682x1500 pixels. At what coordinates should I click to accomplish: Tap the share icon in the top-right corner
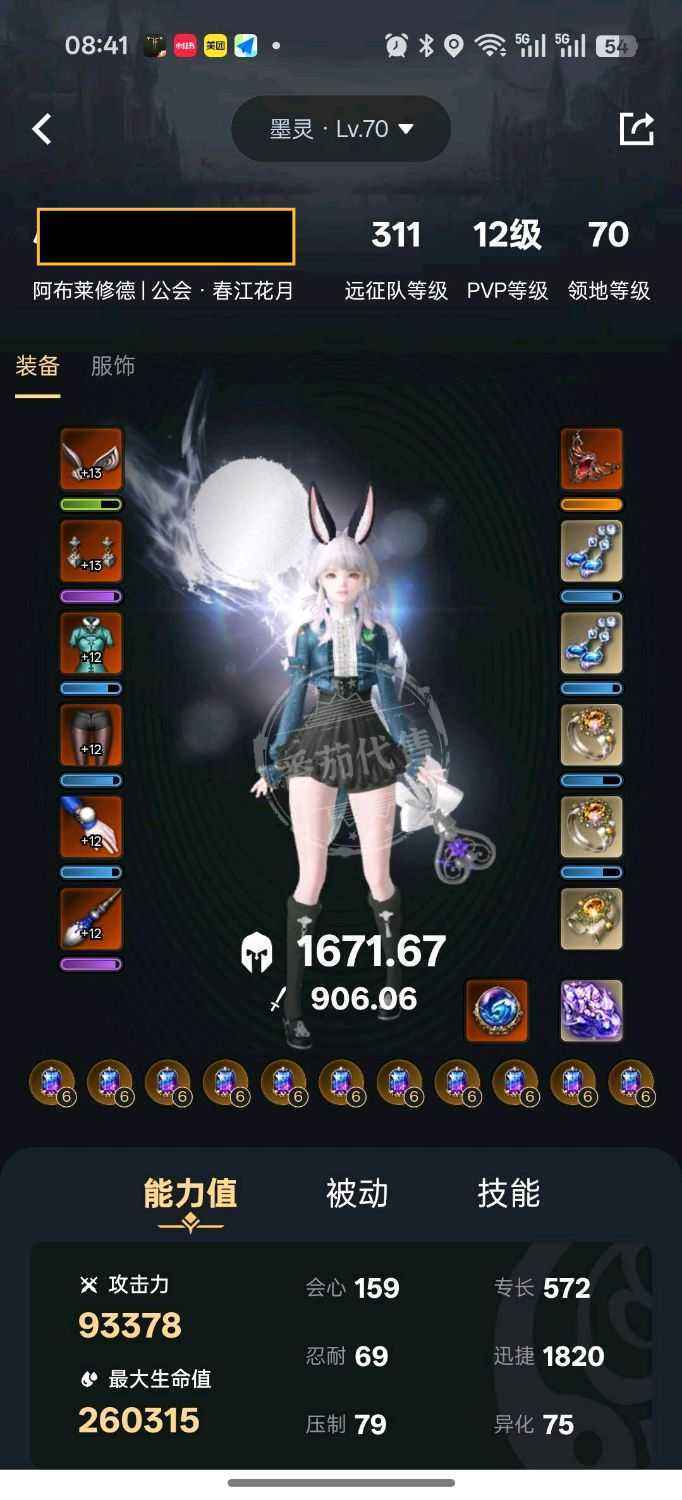636,129
